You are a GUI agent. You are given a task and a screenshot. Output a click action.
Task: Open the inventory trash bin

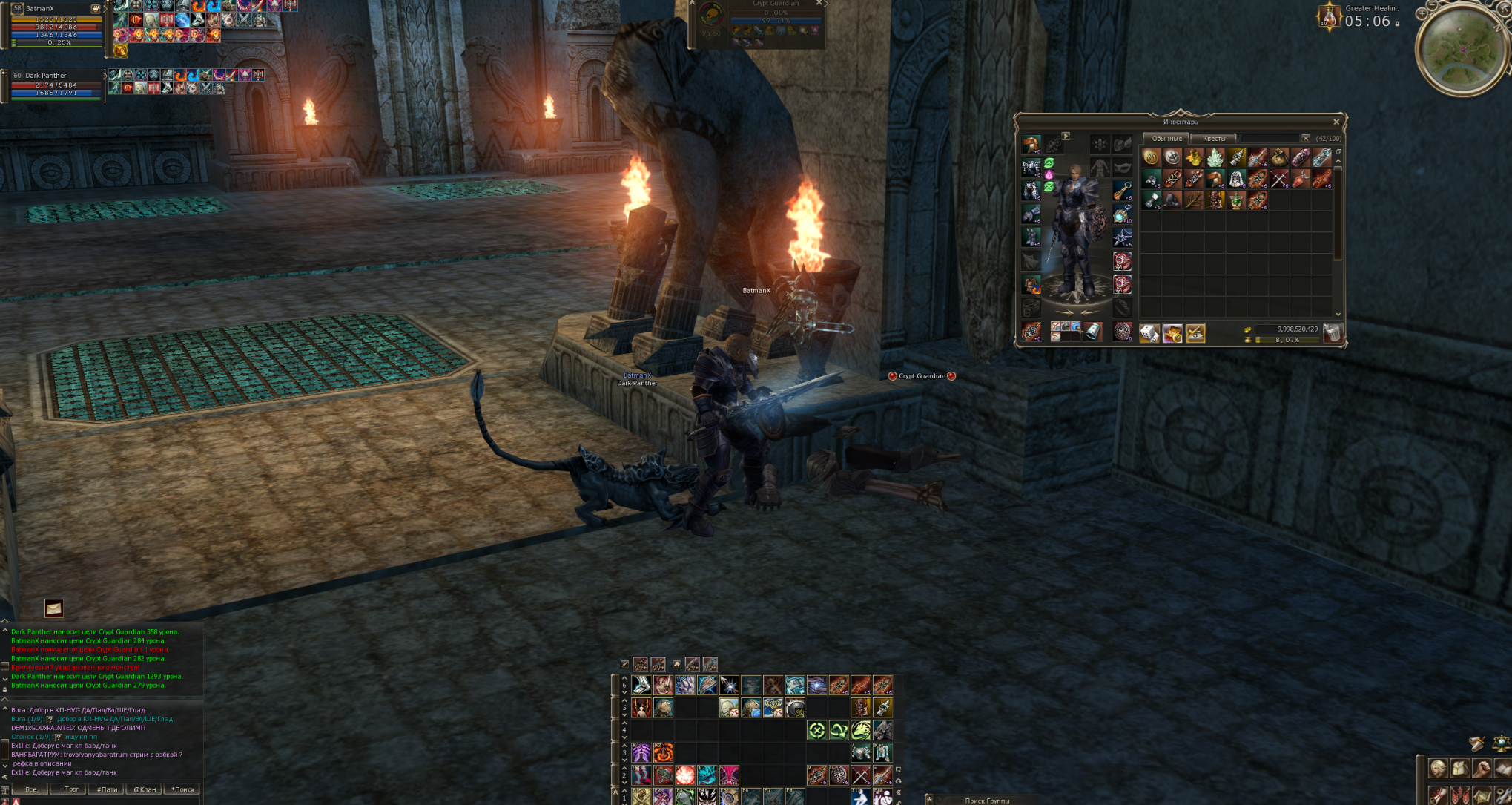point(1333,334)
